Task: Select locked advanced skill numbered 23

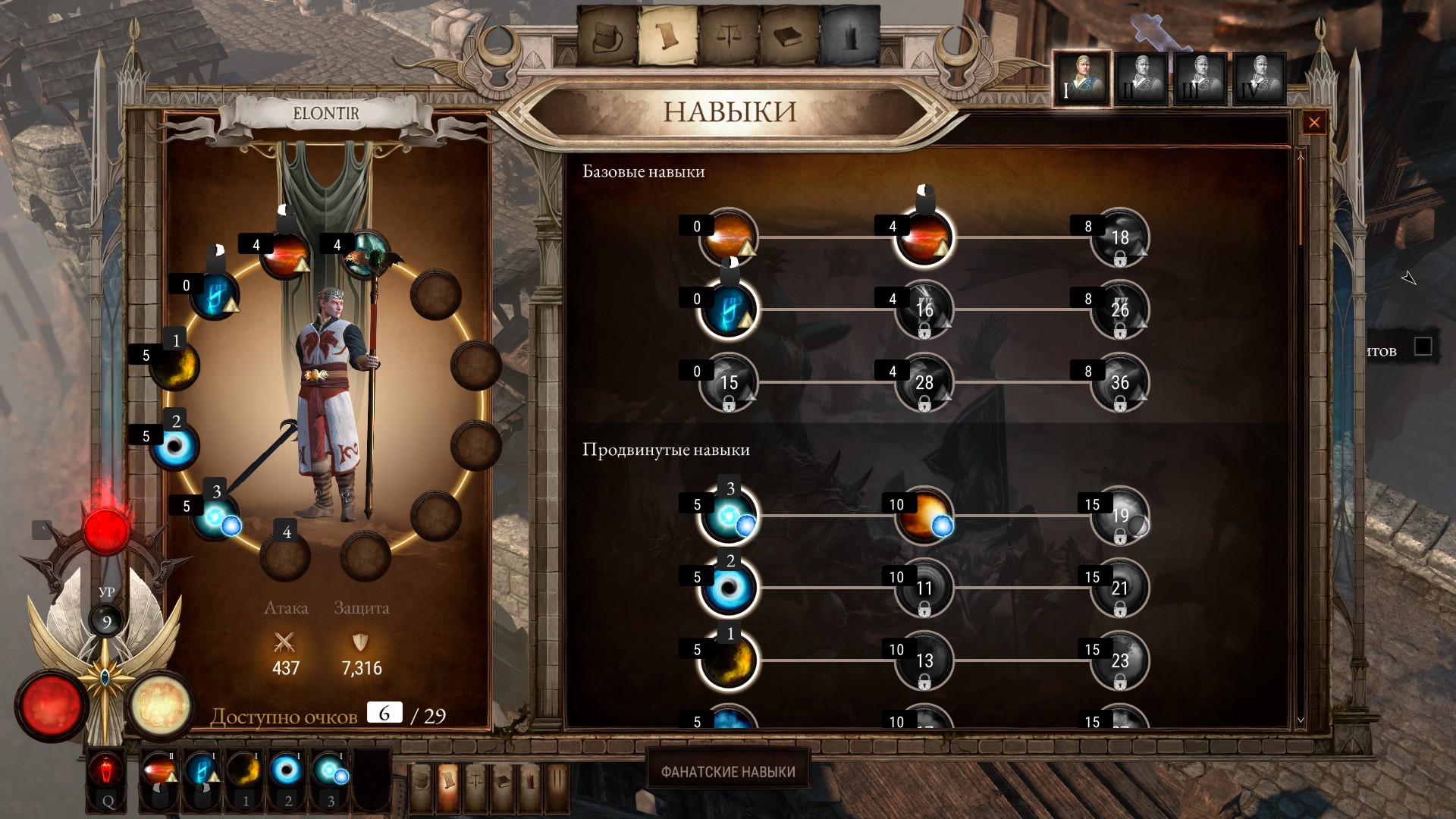Action: [1120, 661]
